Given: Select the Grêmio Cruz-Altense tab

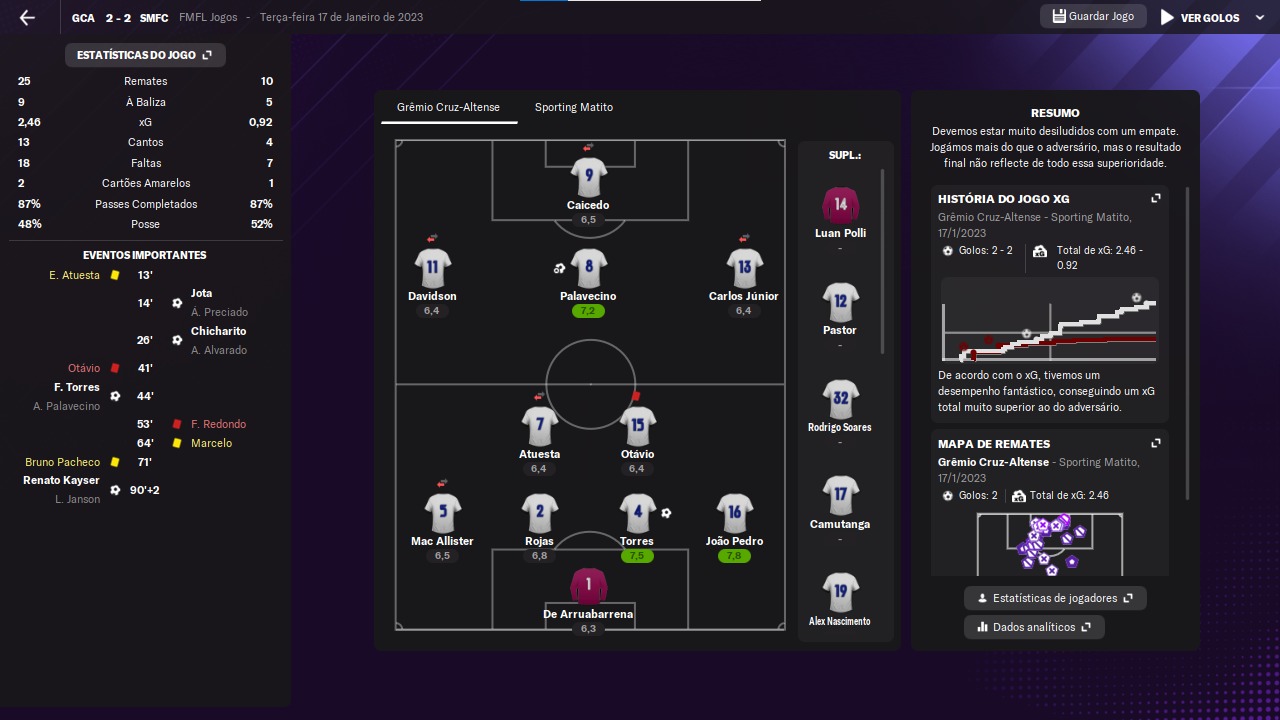Looking at the screenshot, I should (448, 107).
